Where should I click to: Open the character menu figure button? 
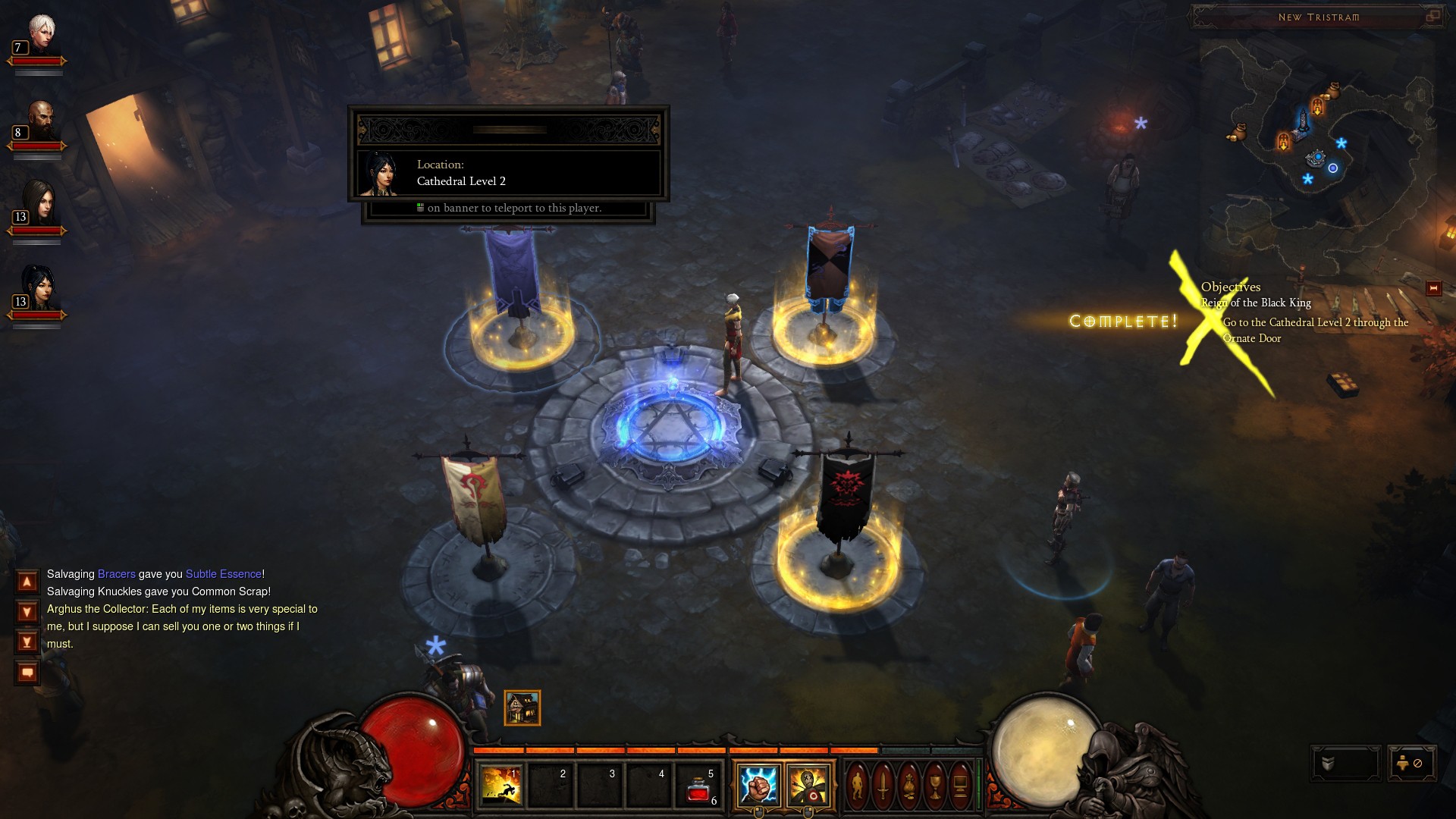(x=857, y=785)
